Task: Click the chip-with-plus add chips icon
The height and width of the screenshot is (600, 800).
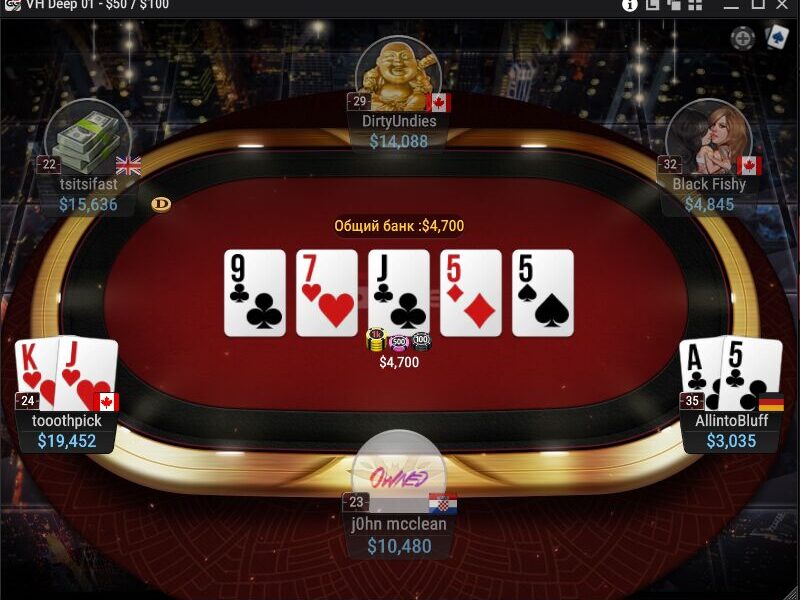Action: [742, 39]
